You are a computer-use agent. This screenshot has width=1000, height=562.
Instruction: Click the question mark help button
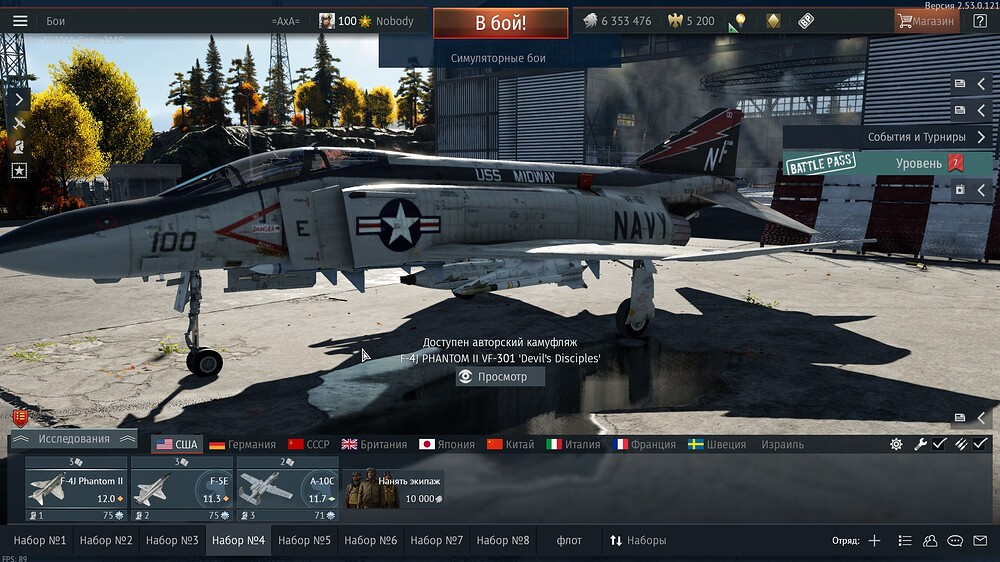click(x=980, y=21)
